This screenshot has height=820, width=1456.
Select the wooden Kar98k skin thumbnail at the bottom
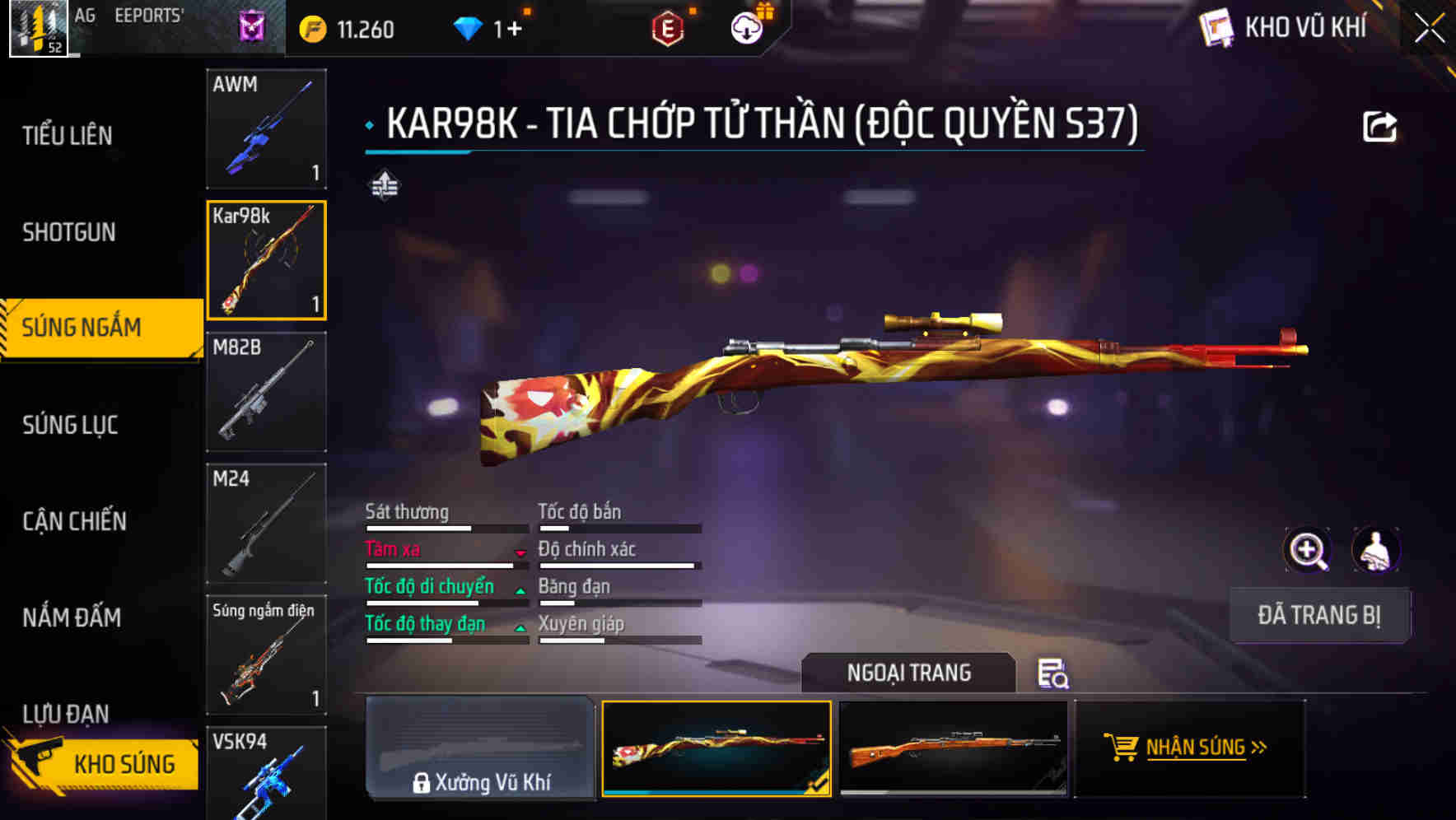coord(955,749)
